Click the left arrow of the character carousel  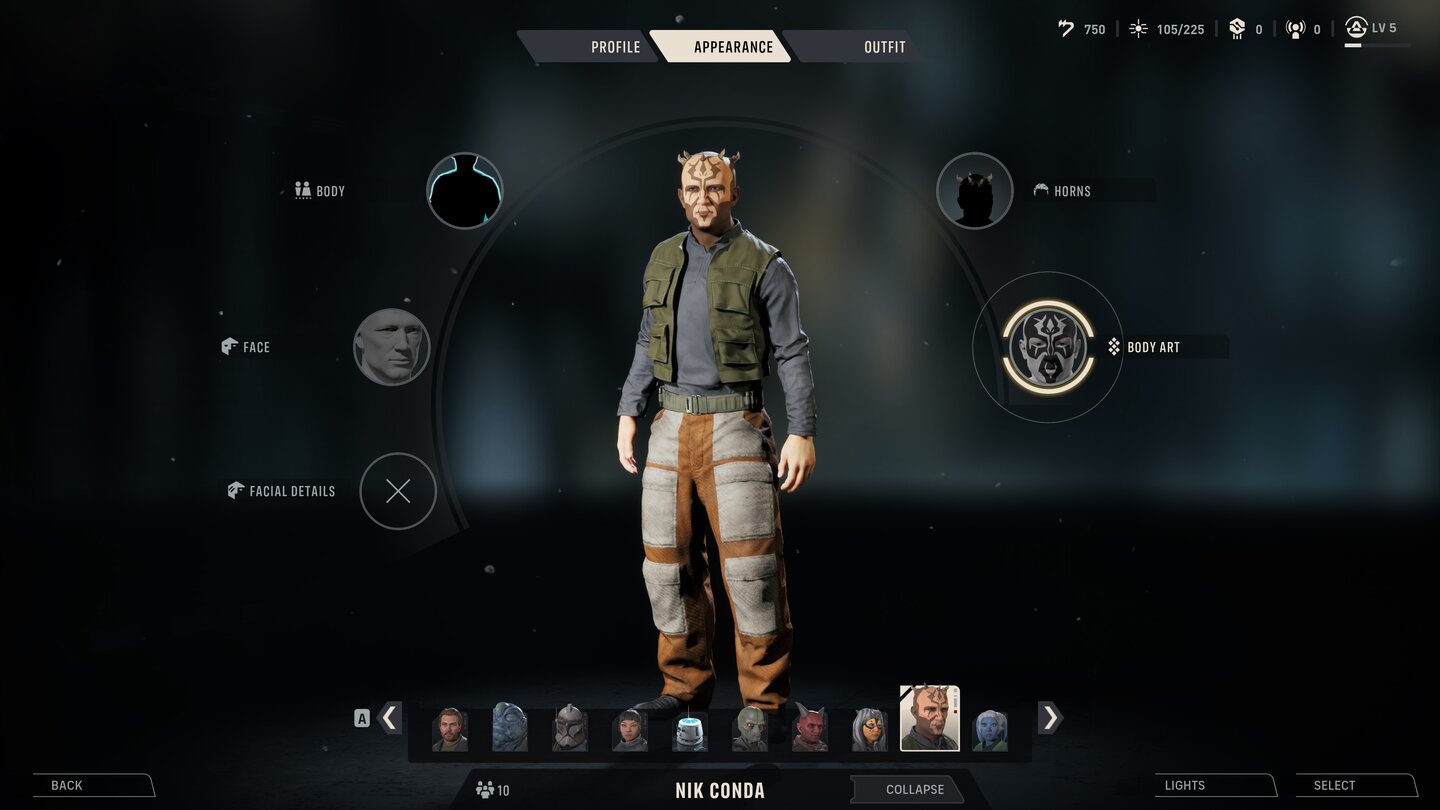tap(389, 718)
